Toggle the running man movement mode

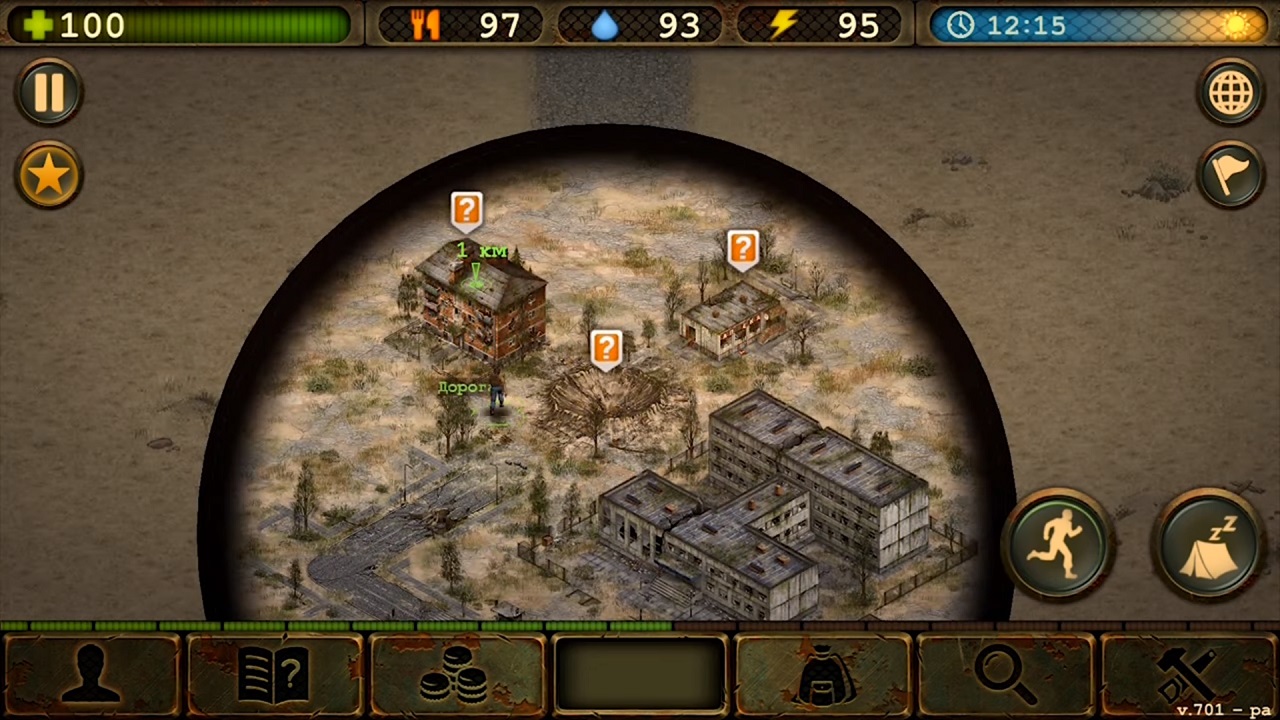point(1060,544)
